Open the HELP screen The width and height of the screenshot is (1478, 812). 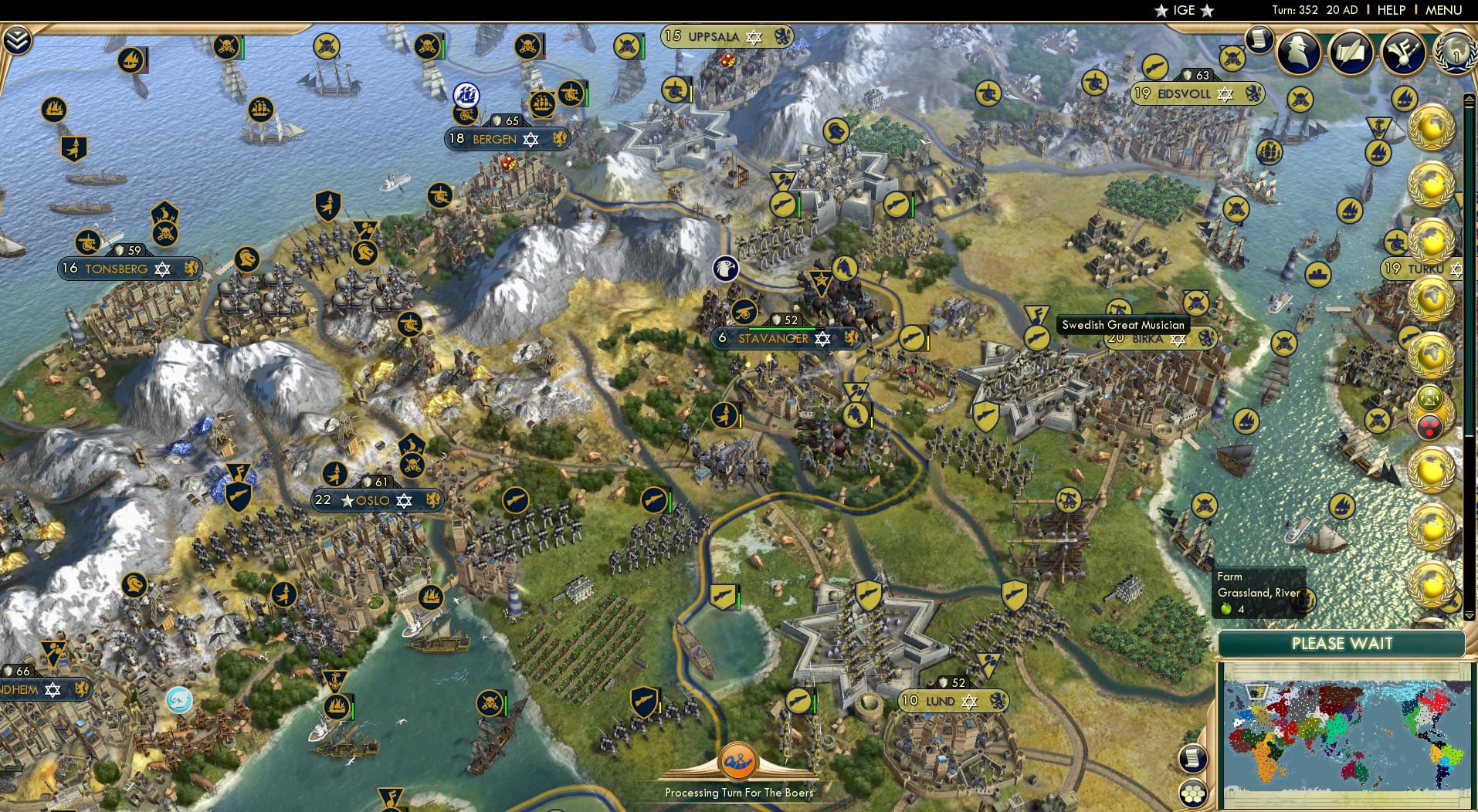(x=1391, y=10)
